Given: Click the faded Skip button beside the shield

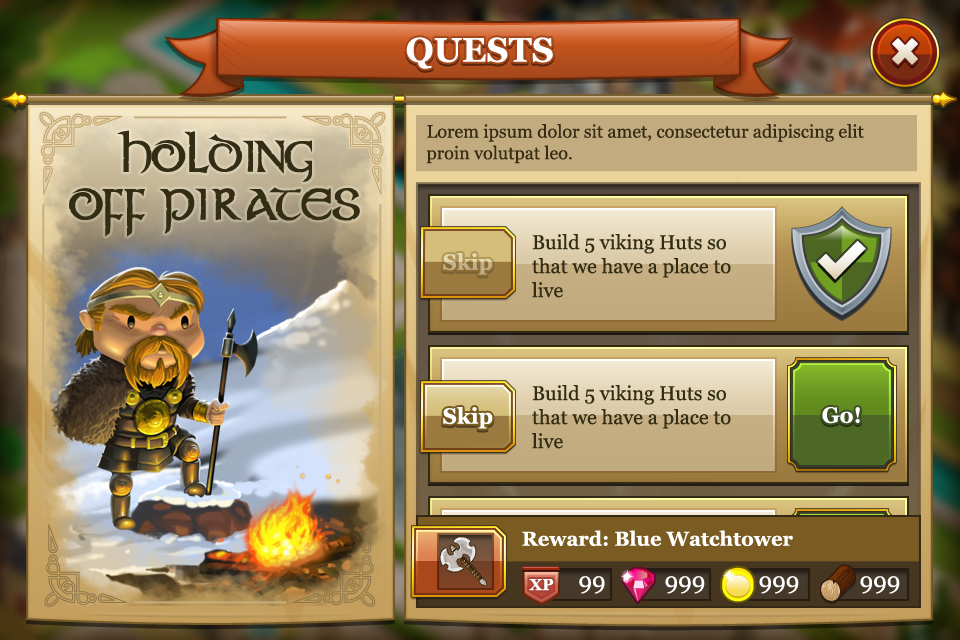Looking at the screenshot, I should (x=468, y=263).
